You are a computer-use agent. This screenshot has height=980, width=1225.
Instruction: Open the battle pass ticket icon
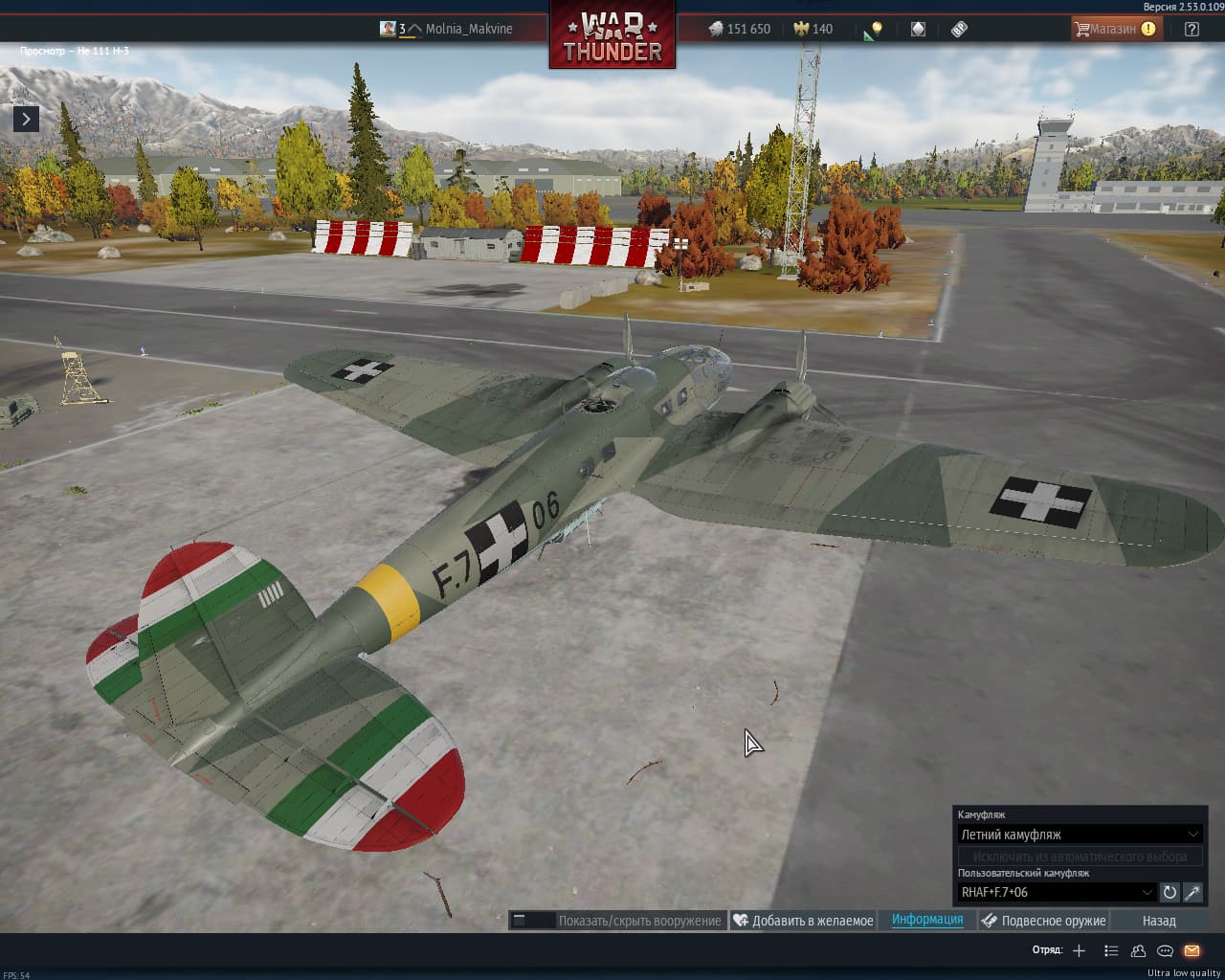pos(959,29)
